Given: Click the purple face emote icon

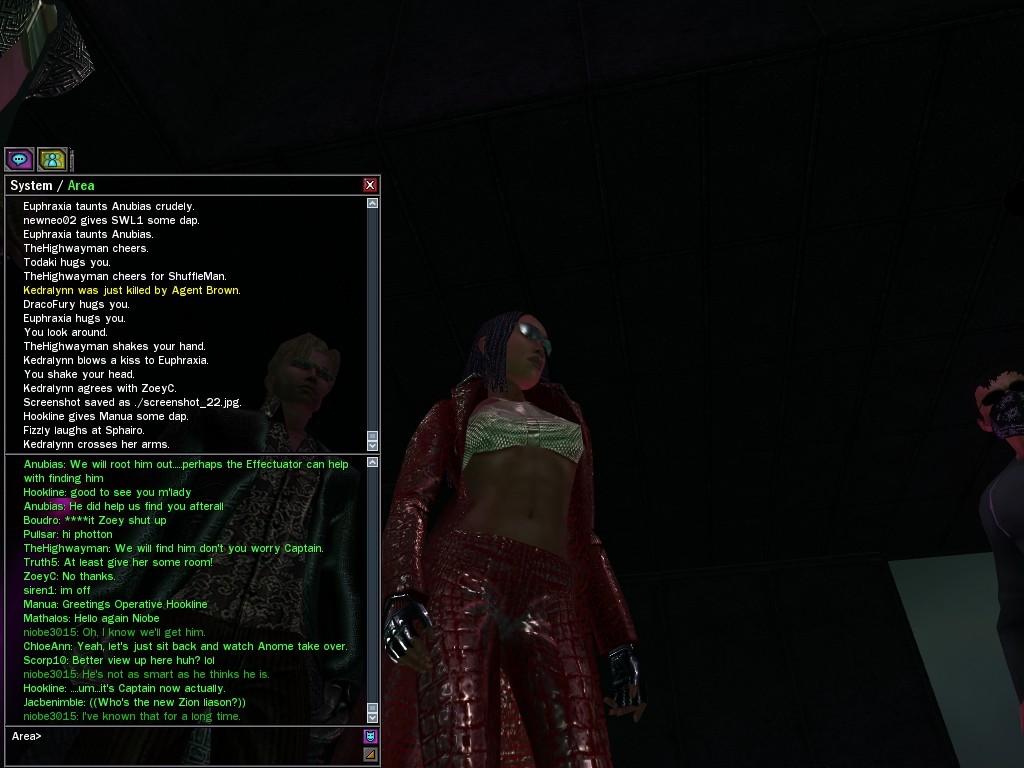Looking at the screenshot, I should (x=370, y=737).
